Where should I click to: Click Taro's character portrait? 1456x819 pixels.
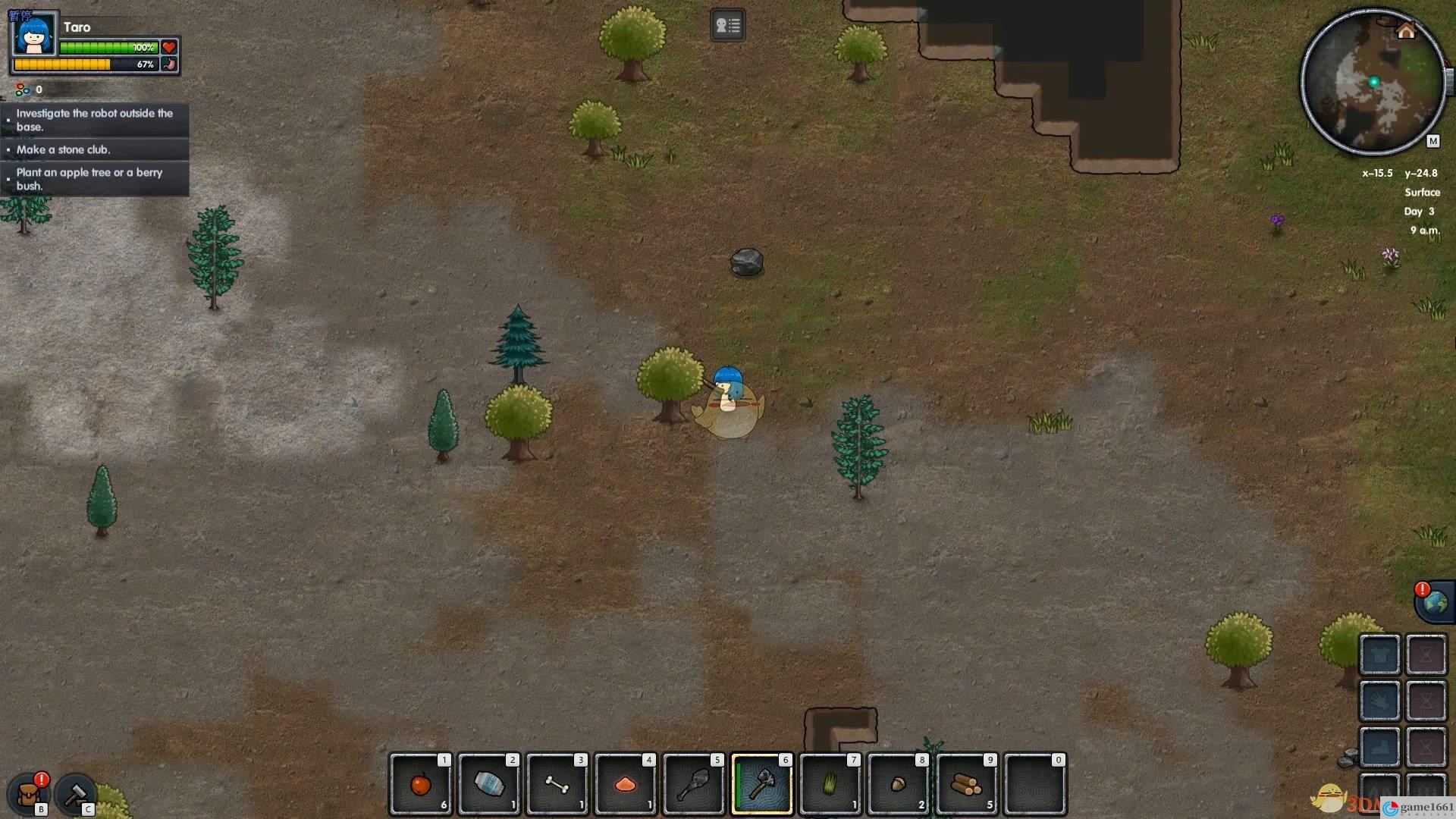(x=35, y=34)
